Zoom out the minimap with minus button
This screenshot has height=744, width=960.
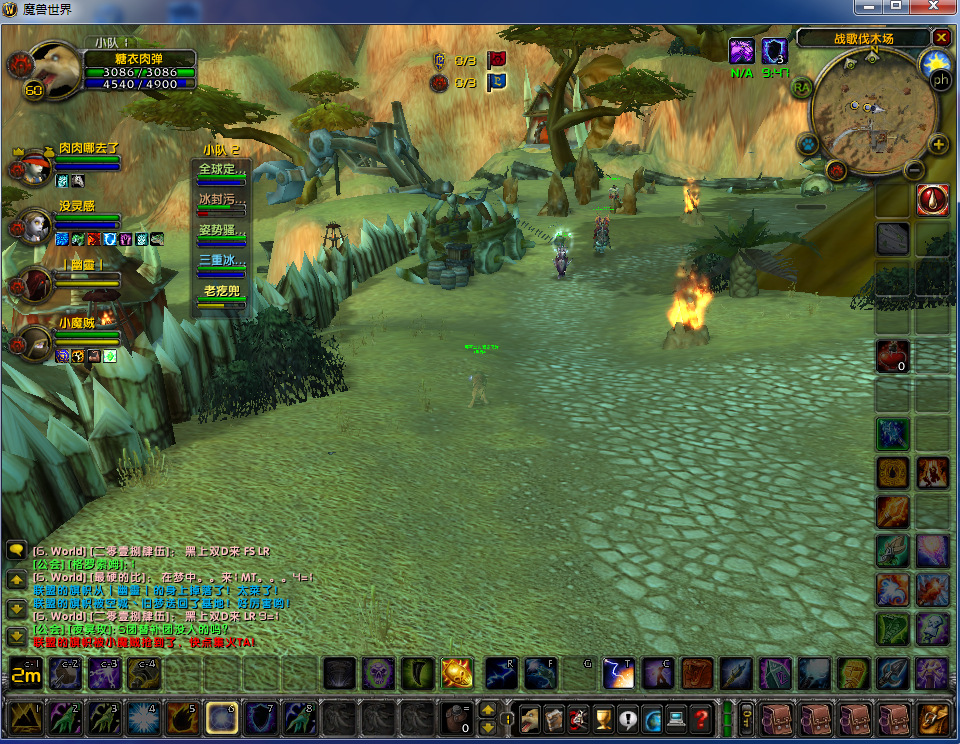(x=913, y=170)
